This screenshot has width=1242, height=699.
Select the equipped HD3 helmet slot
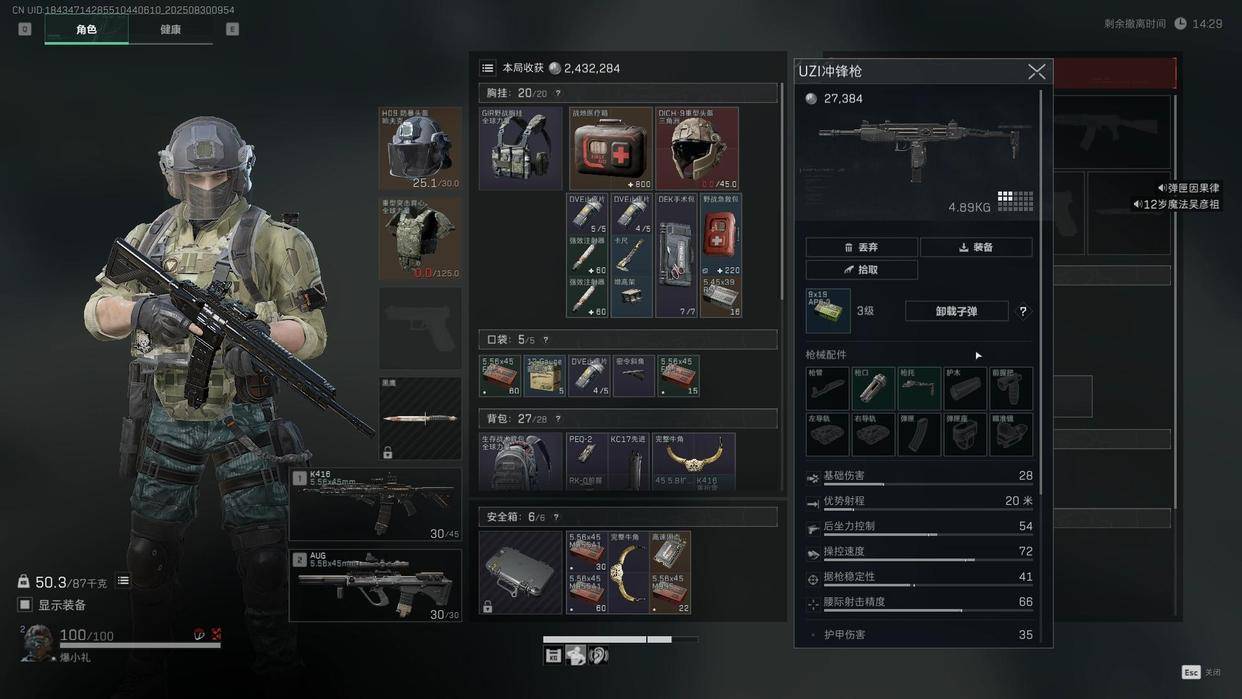click(420, 148)
